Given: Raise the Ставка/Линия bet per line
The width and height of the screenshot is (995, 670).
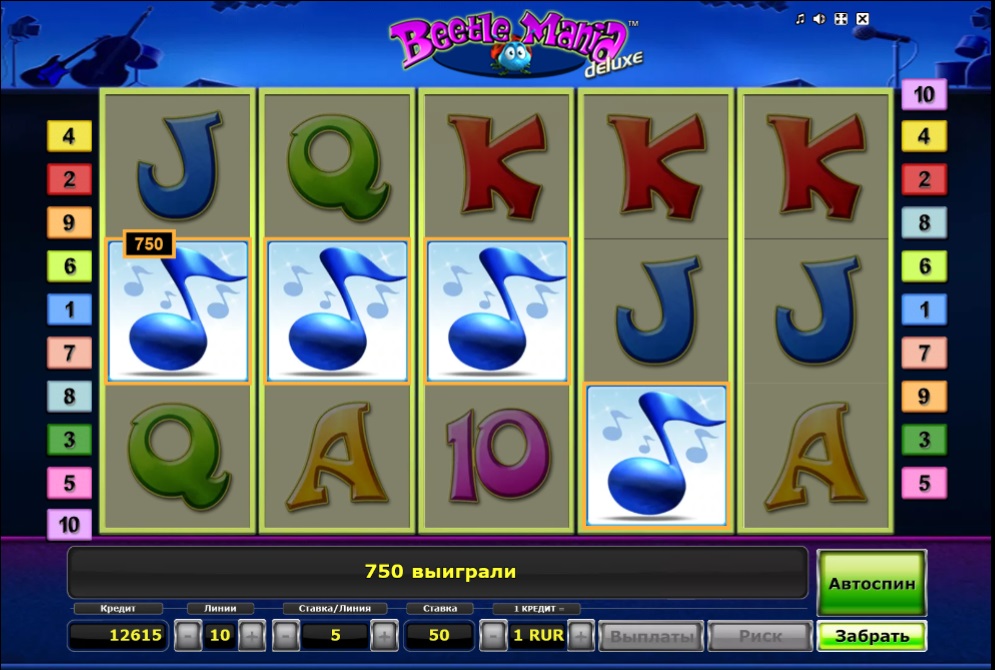Looking at the screenshot, I should click(x=384, y=635).
